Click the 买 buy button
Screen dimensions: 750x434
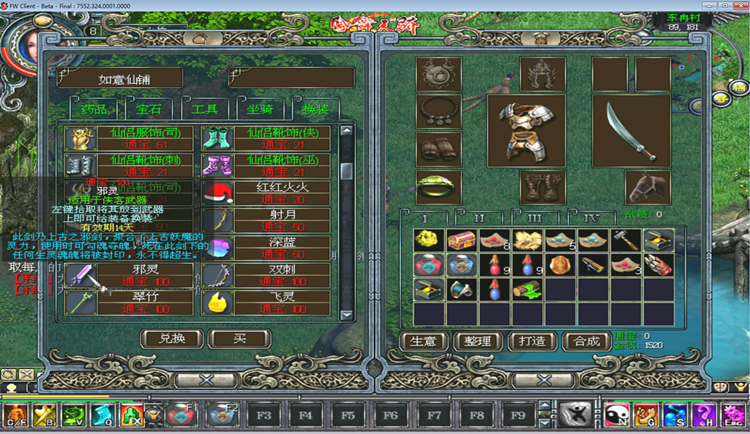point(240,339)
